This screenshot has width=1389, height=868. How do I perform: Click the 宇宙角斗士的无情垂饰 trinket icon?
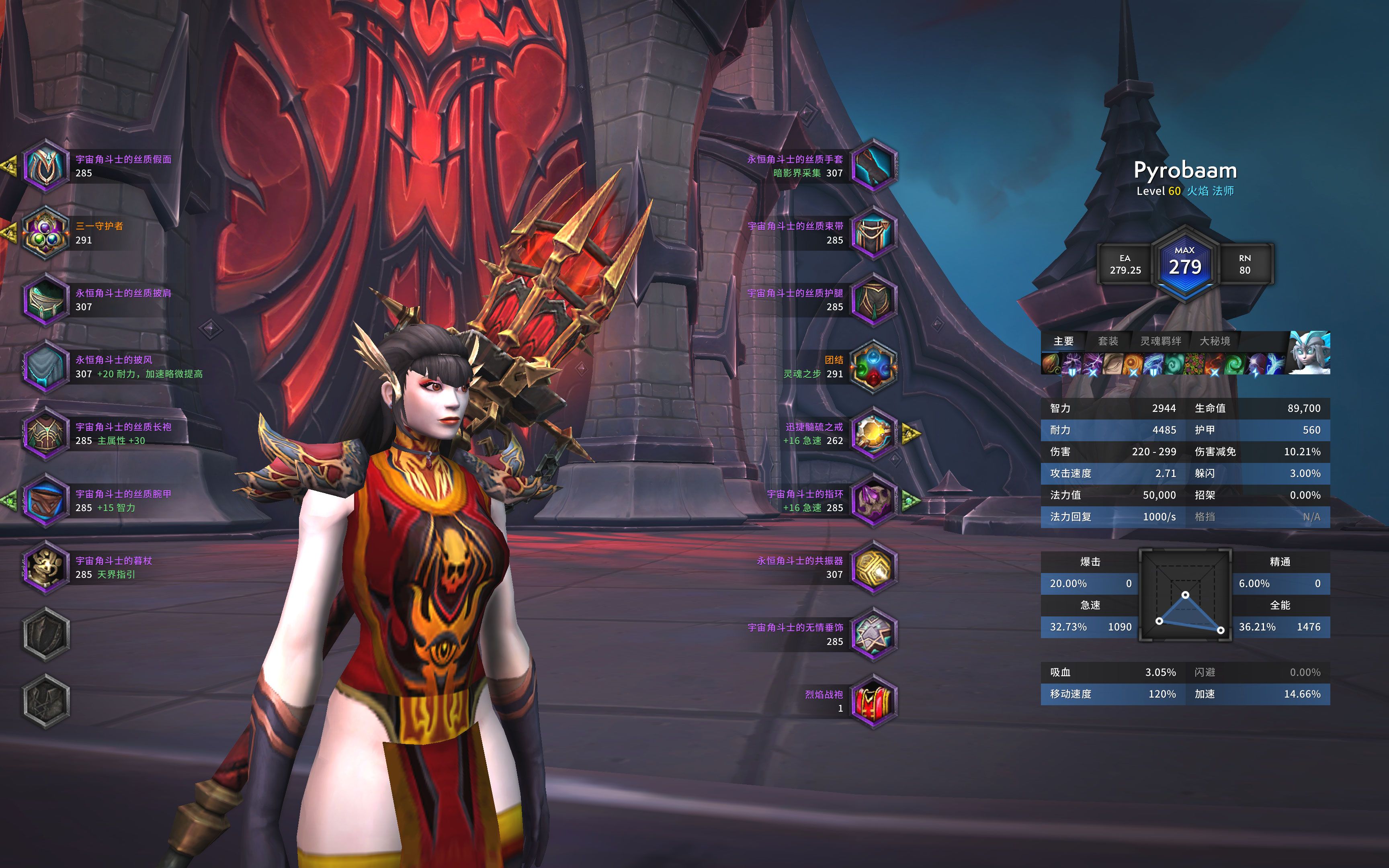coord(873,634)
